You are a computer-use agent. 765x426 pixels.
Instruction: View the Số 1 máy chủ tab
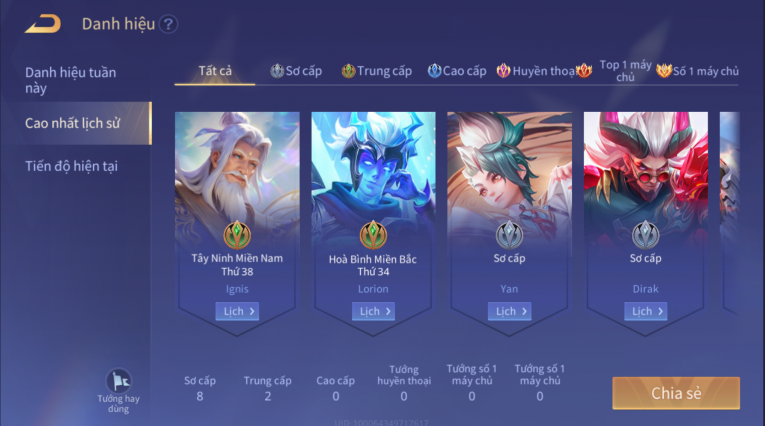click(x=698, y=71)
